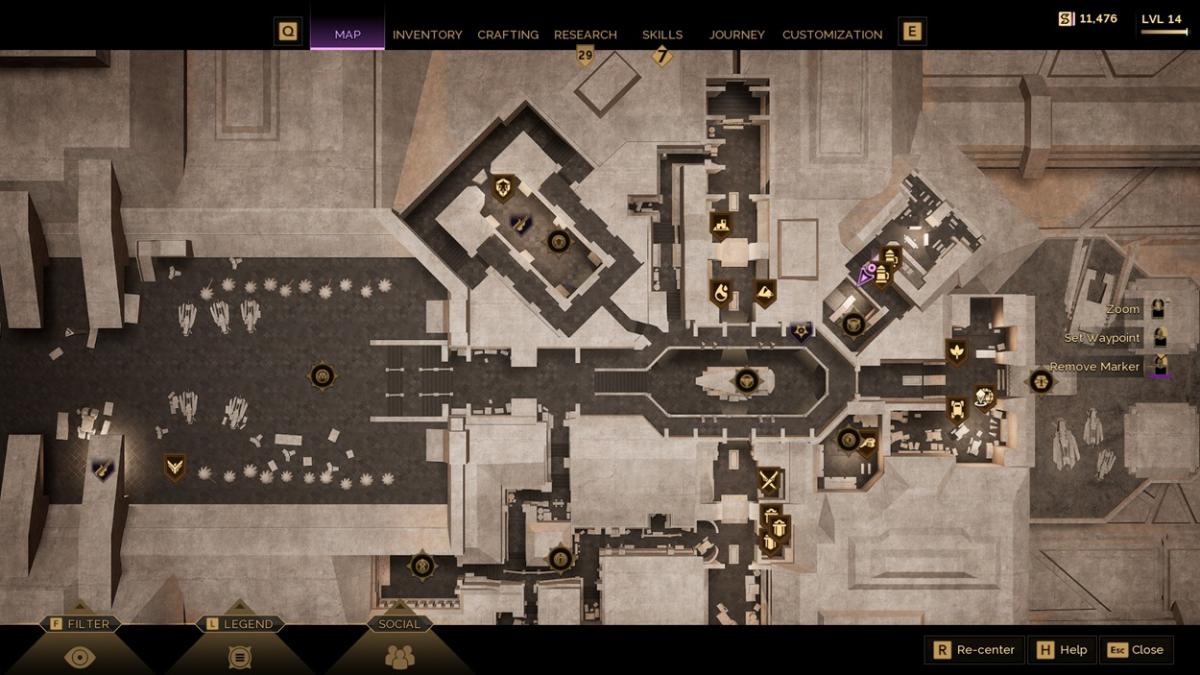Select the vehicle buggy map marker

pos(957,408)
